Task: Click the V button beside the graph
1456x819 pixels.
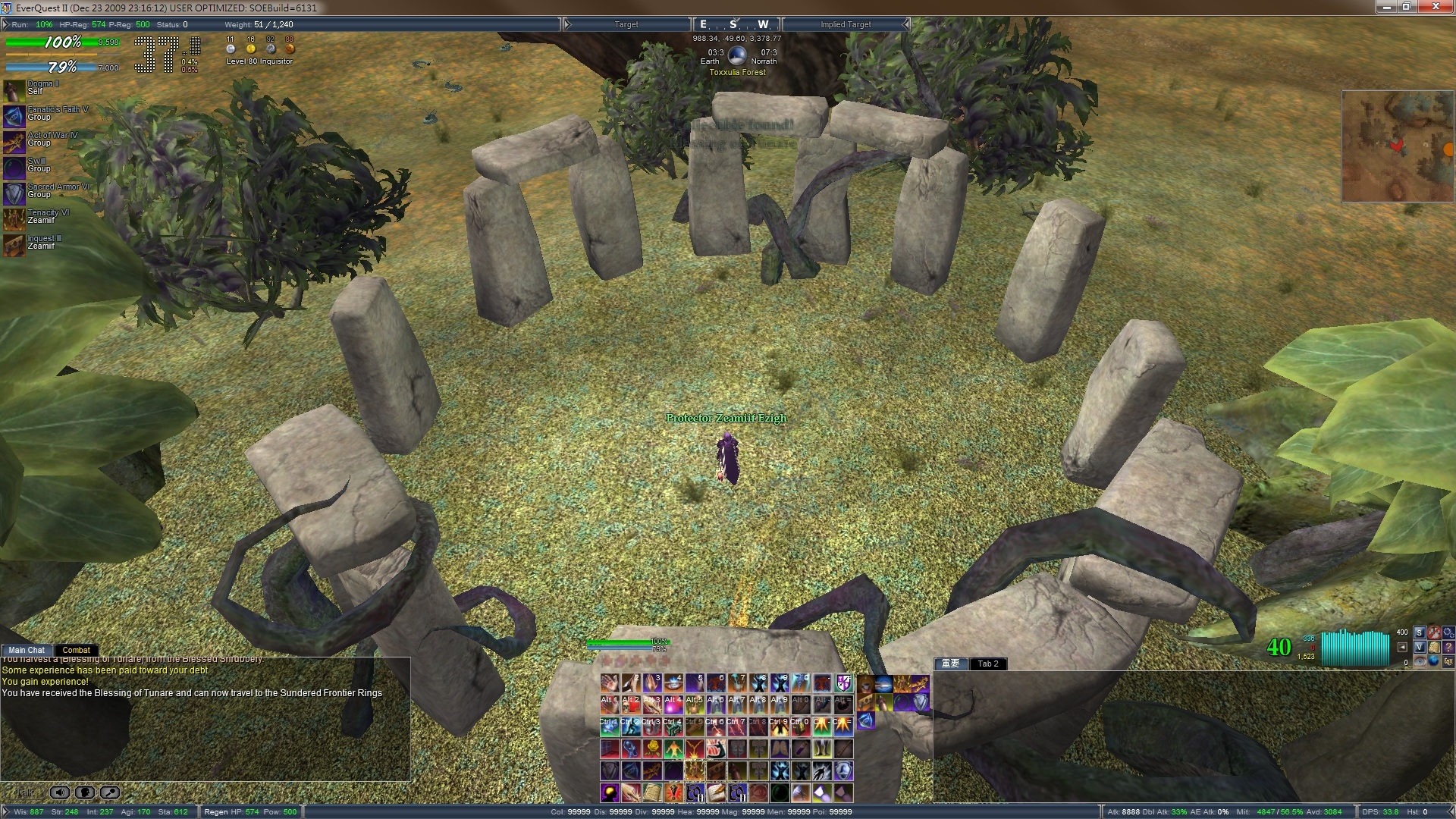Action: tap(1419, 647)
